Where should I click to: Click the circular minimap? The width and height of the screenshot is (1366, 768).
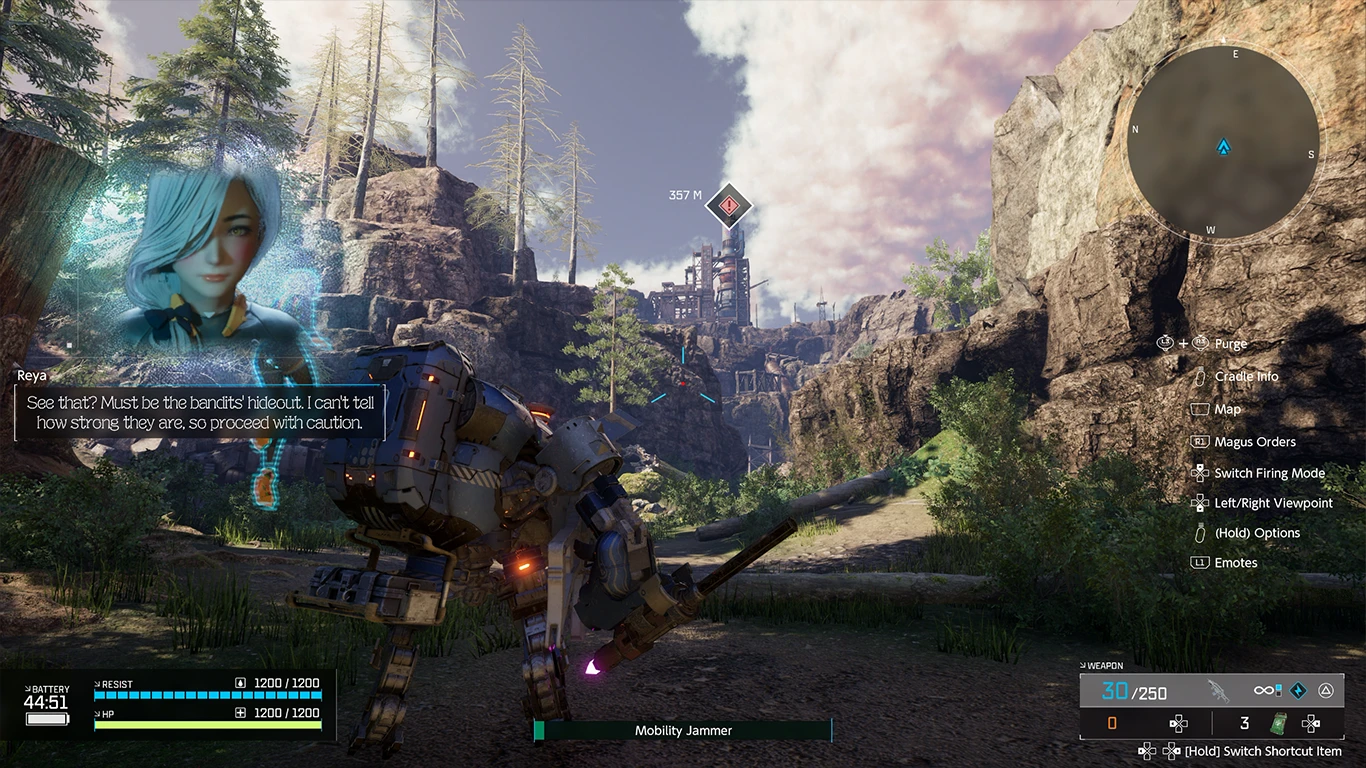[x=1223, y=142]
